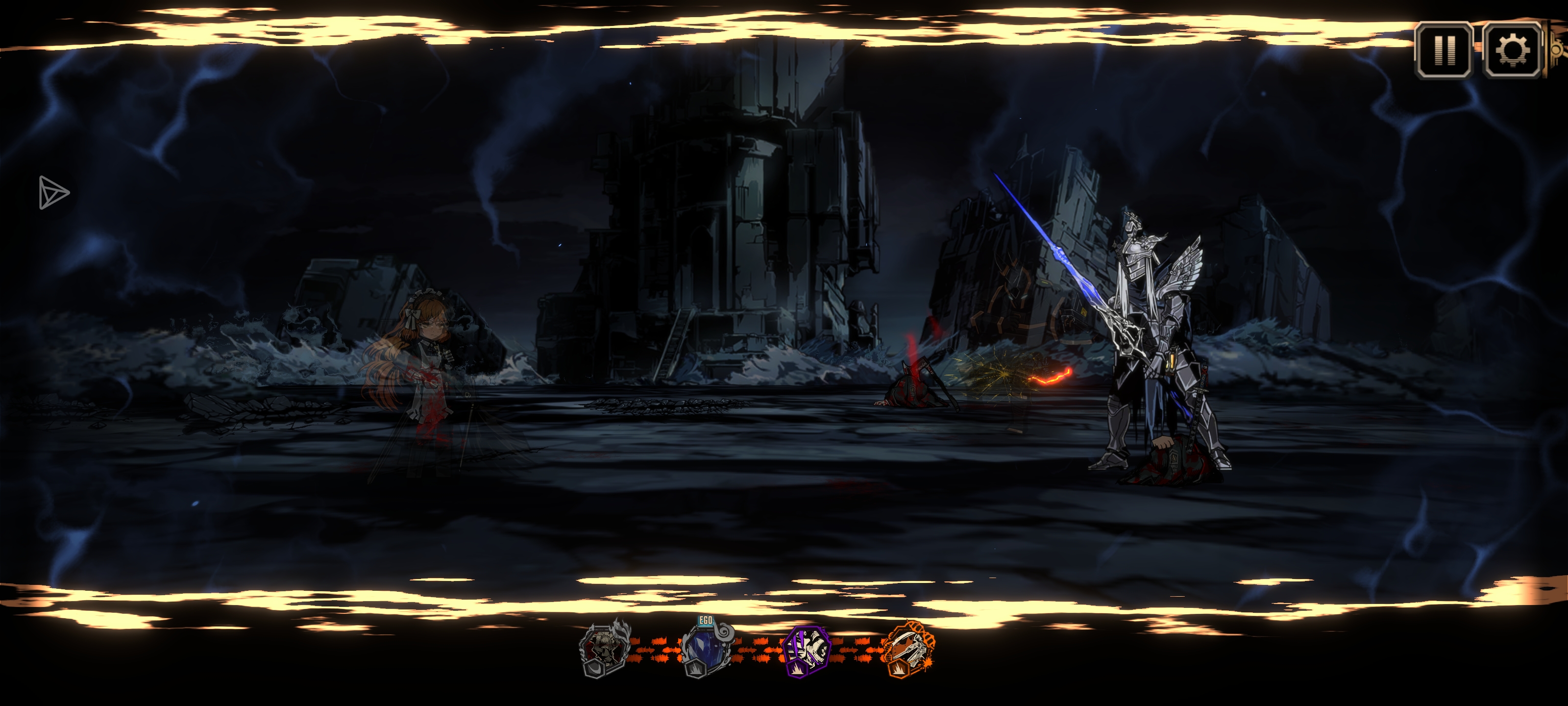
Task: Pause the battle with the pause button
Action: [1444, 50]
